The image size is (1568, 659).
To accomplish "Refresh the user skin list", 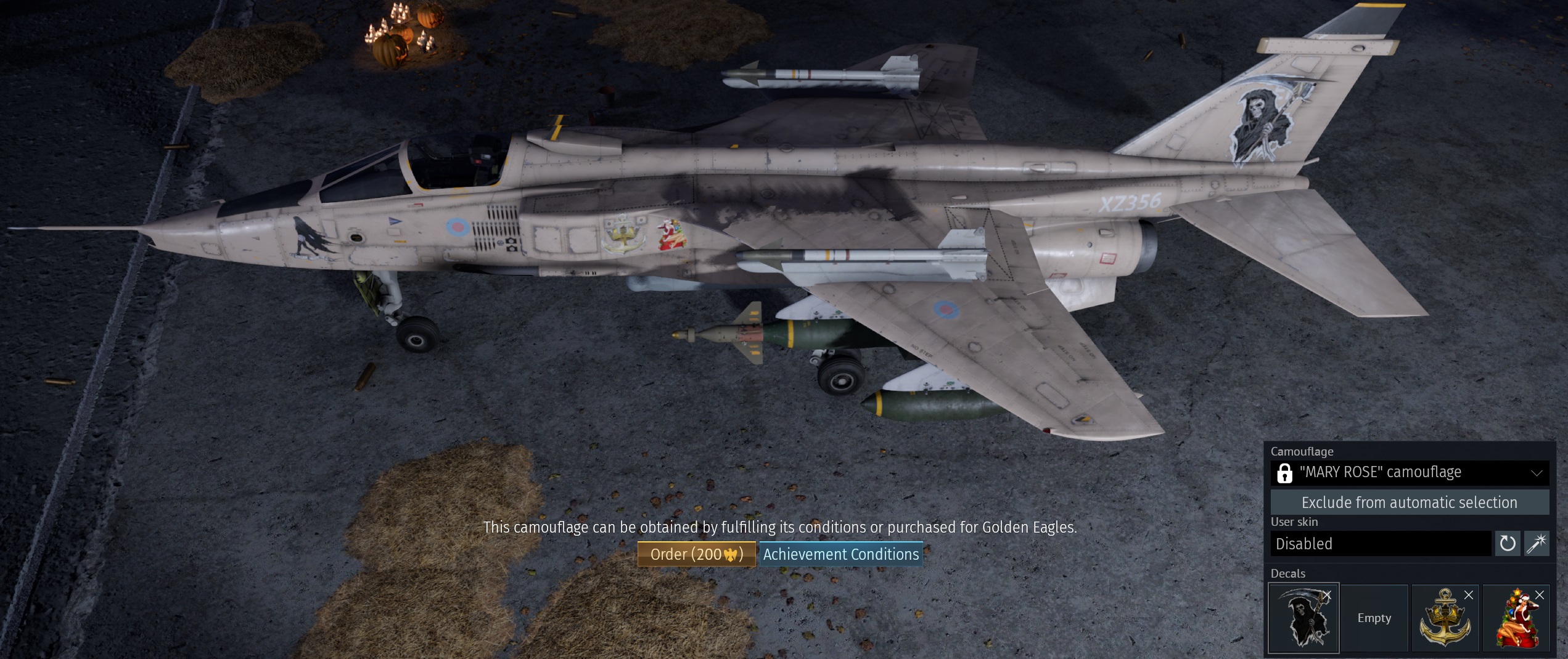I will pos(1508,544).
